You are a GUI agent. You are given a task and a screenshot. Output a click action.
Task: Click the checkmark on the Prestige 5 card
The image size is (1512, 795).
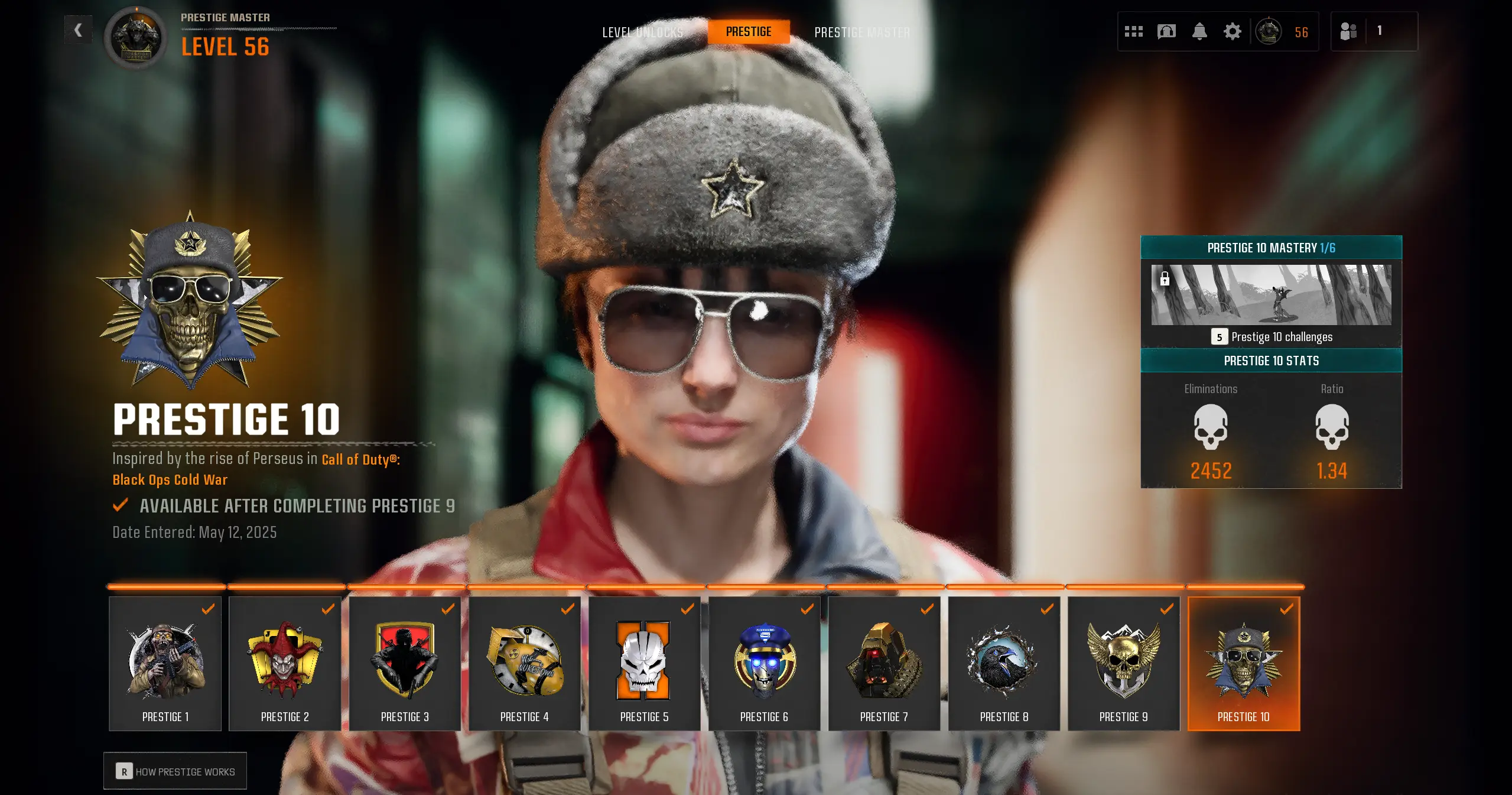point(687,609)
